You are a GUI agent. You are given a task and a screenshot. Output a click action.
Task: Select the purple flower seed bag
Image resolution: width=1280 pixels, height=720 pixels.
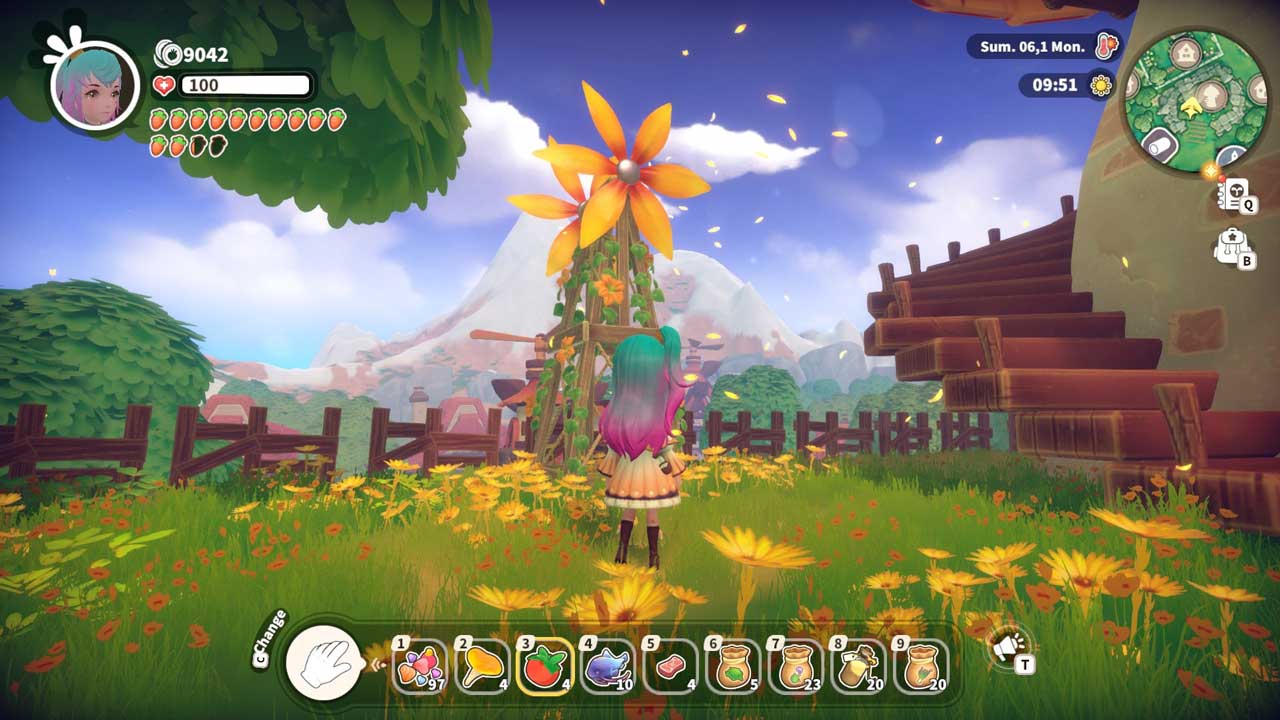click(x=795, y=667)
